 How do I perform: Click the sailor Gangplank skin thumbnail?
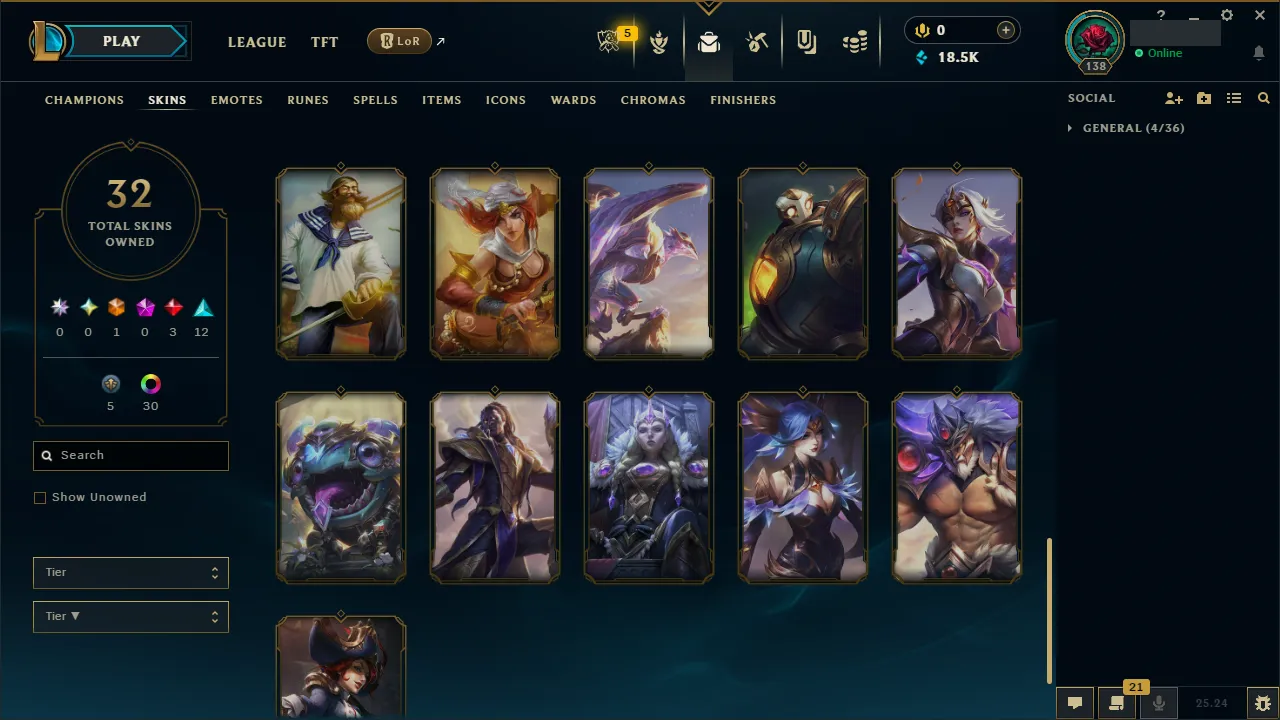(341, 263)
